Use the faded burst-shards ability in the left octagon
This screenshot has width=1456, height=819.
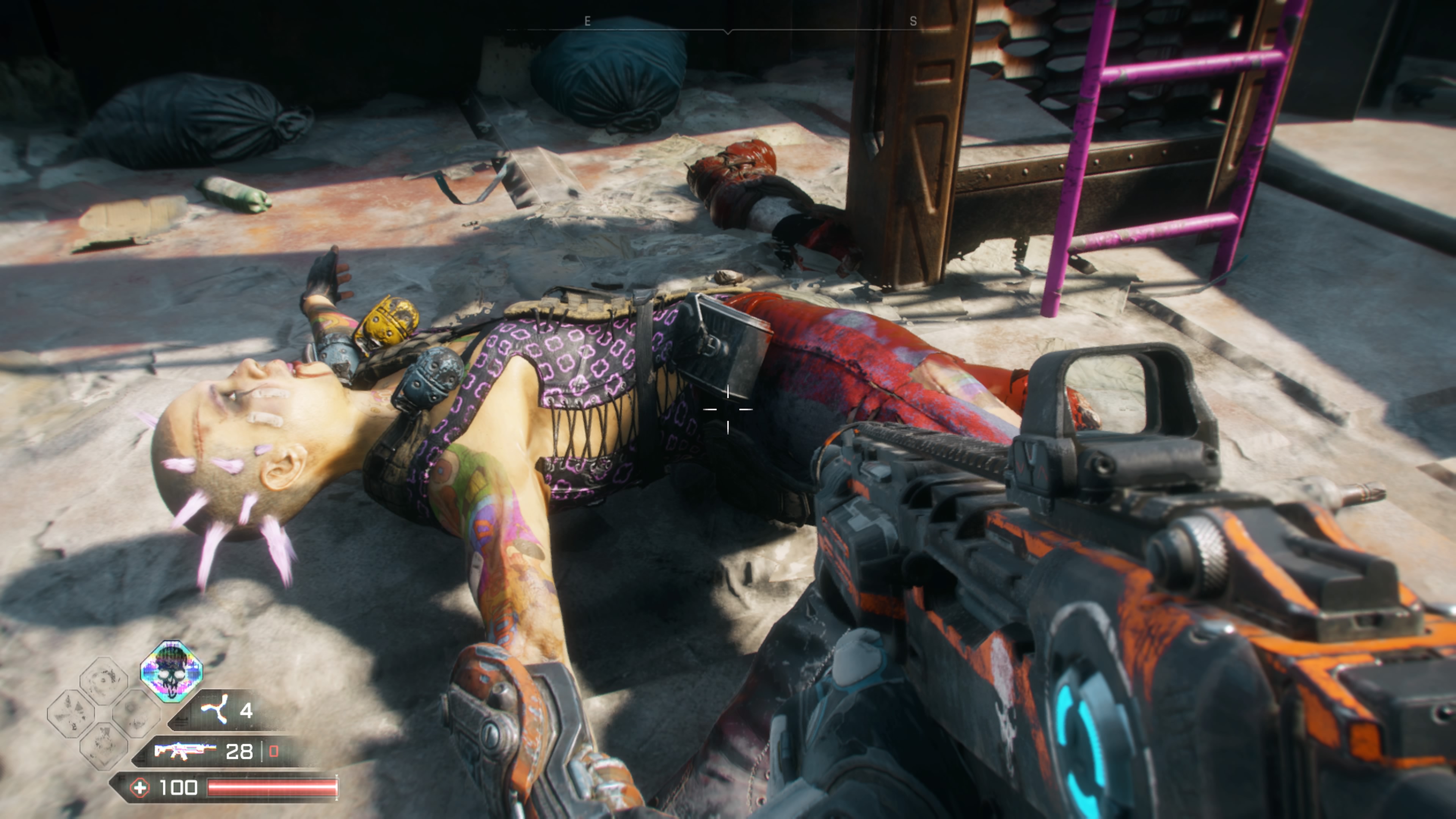click(71, 713)
